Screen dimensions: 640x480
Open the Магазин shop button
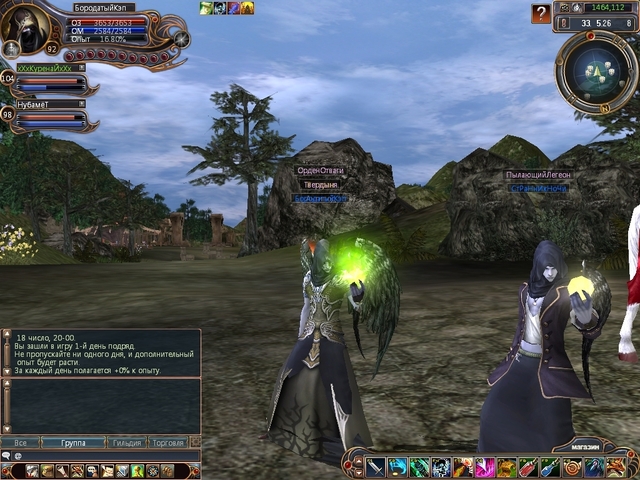click(579, 448)
